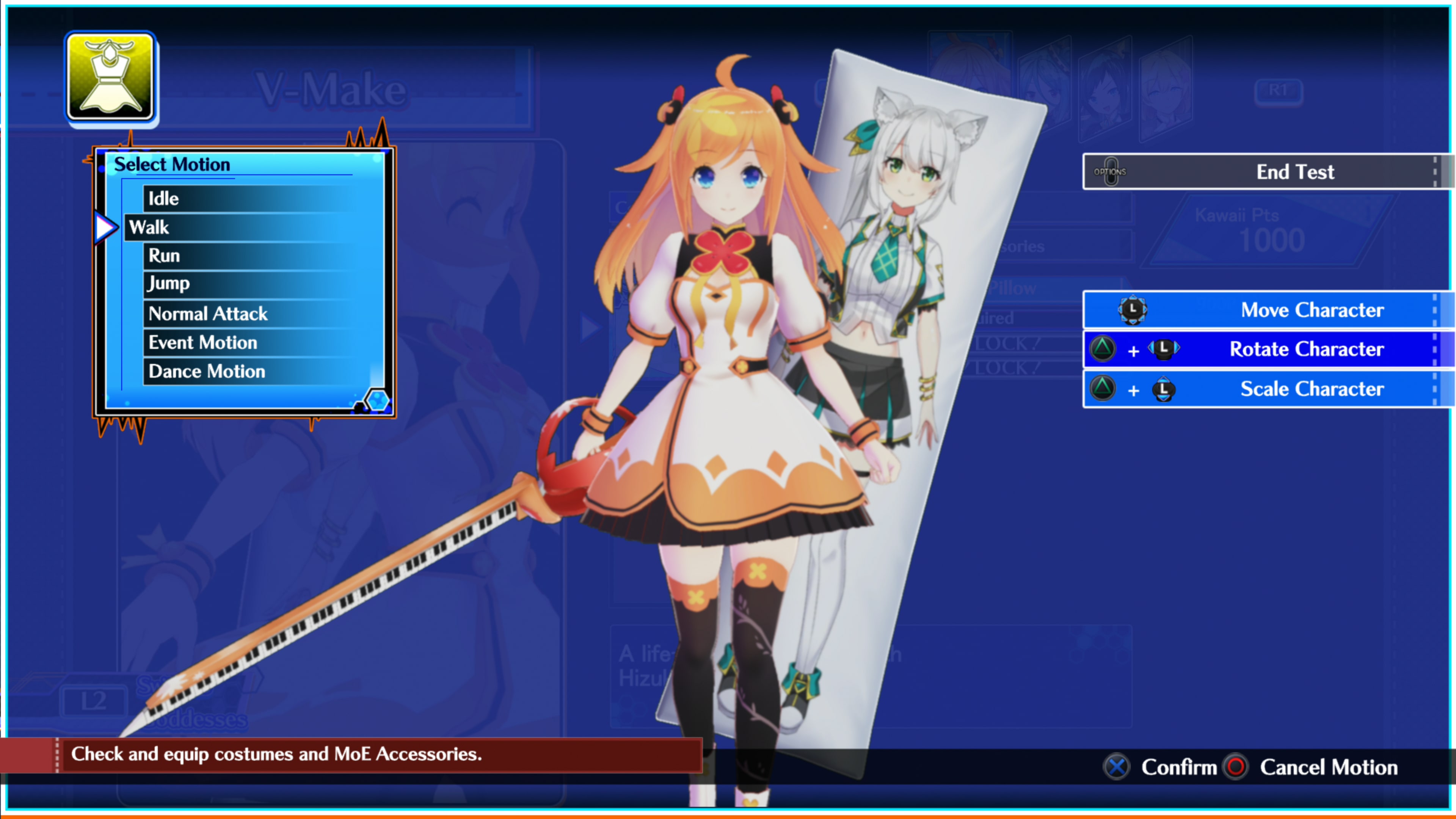The height and width of the screenshot is (819, 1456).
Task: Click the blue X Confirm button icon
Action: 1116,767
